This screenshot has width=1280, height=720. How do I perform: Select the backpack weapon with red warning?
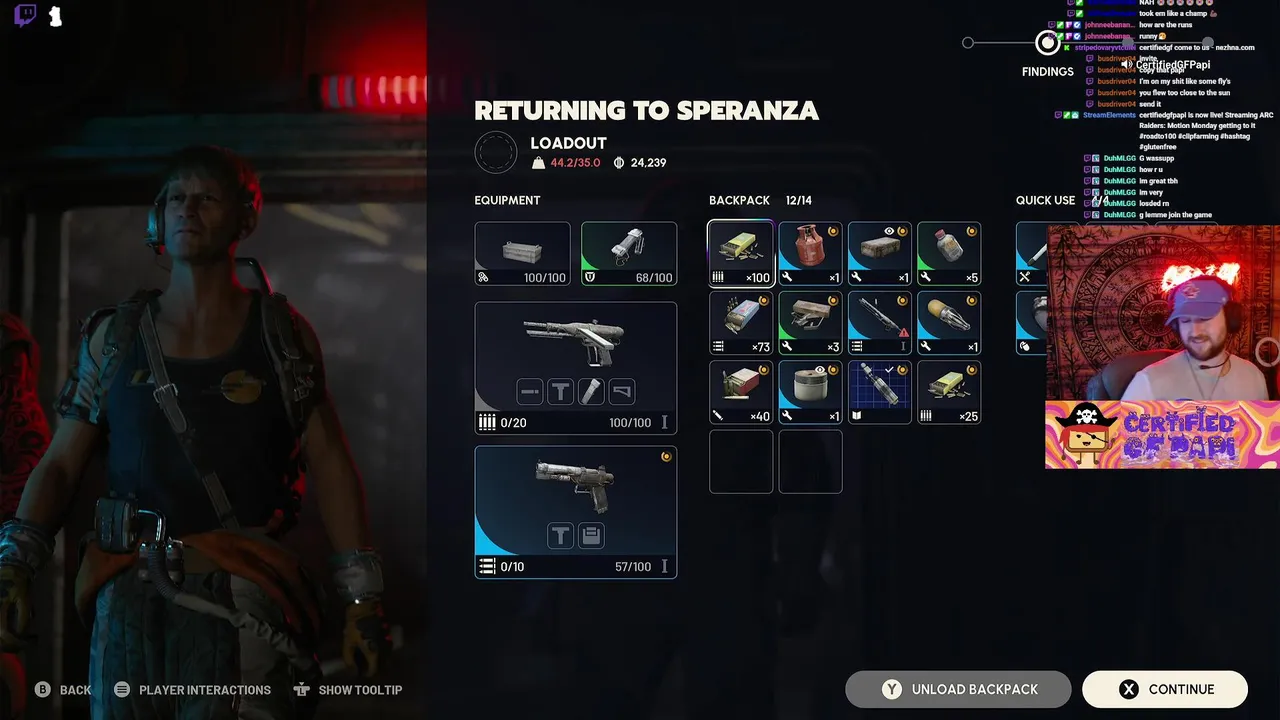pyautogui.click(x=880, y=323)
